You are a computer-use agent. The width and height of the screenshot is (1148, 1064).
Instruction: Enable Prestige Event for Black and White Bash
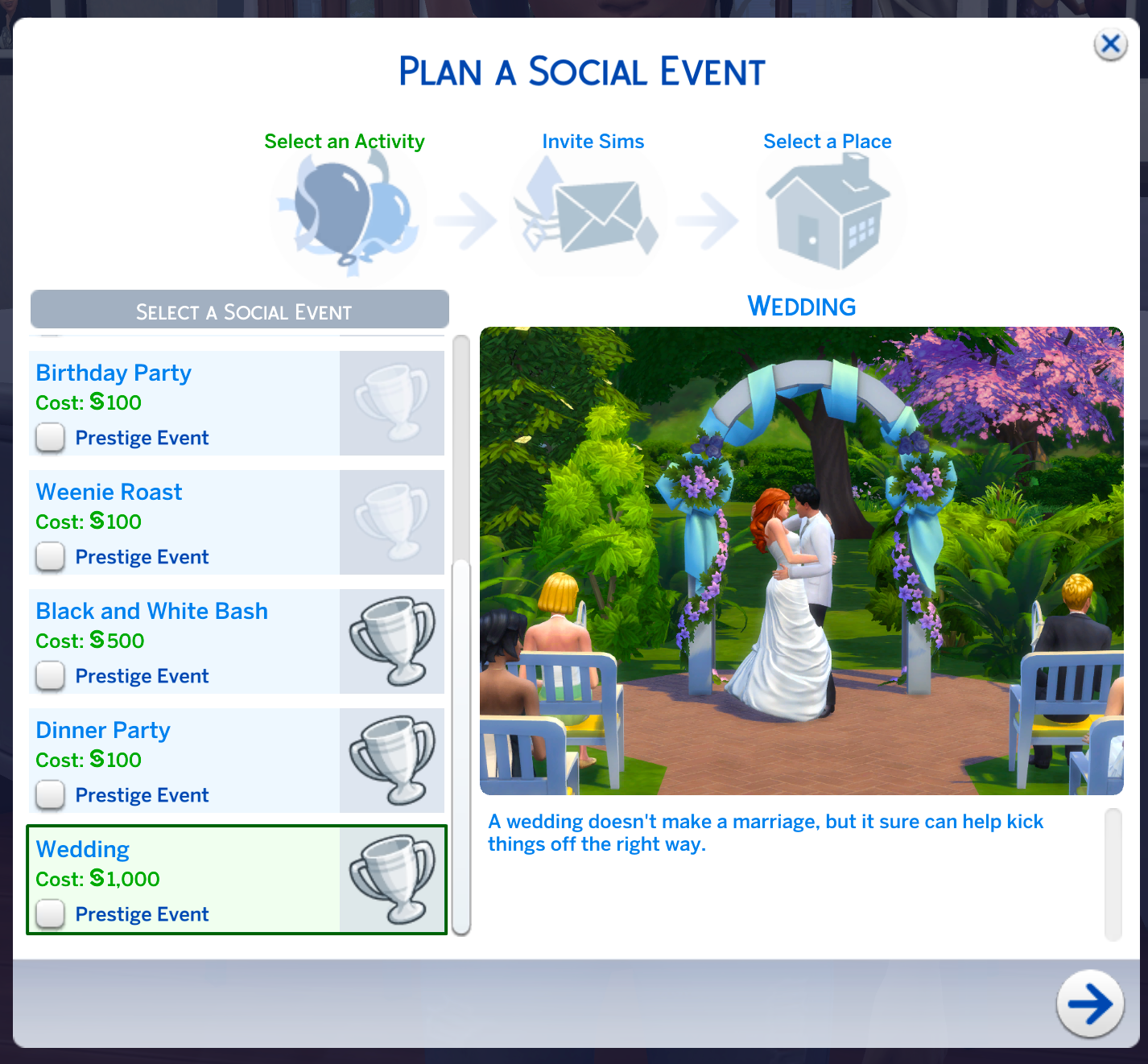(x=50, y=676)
